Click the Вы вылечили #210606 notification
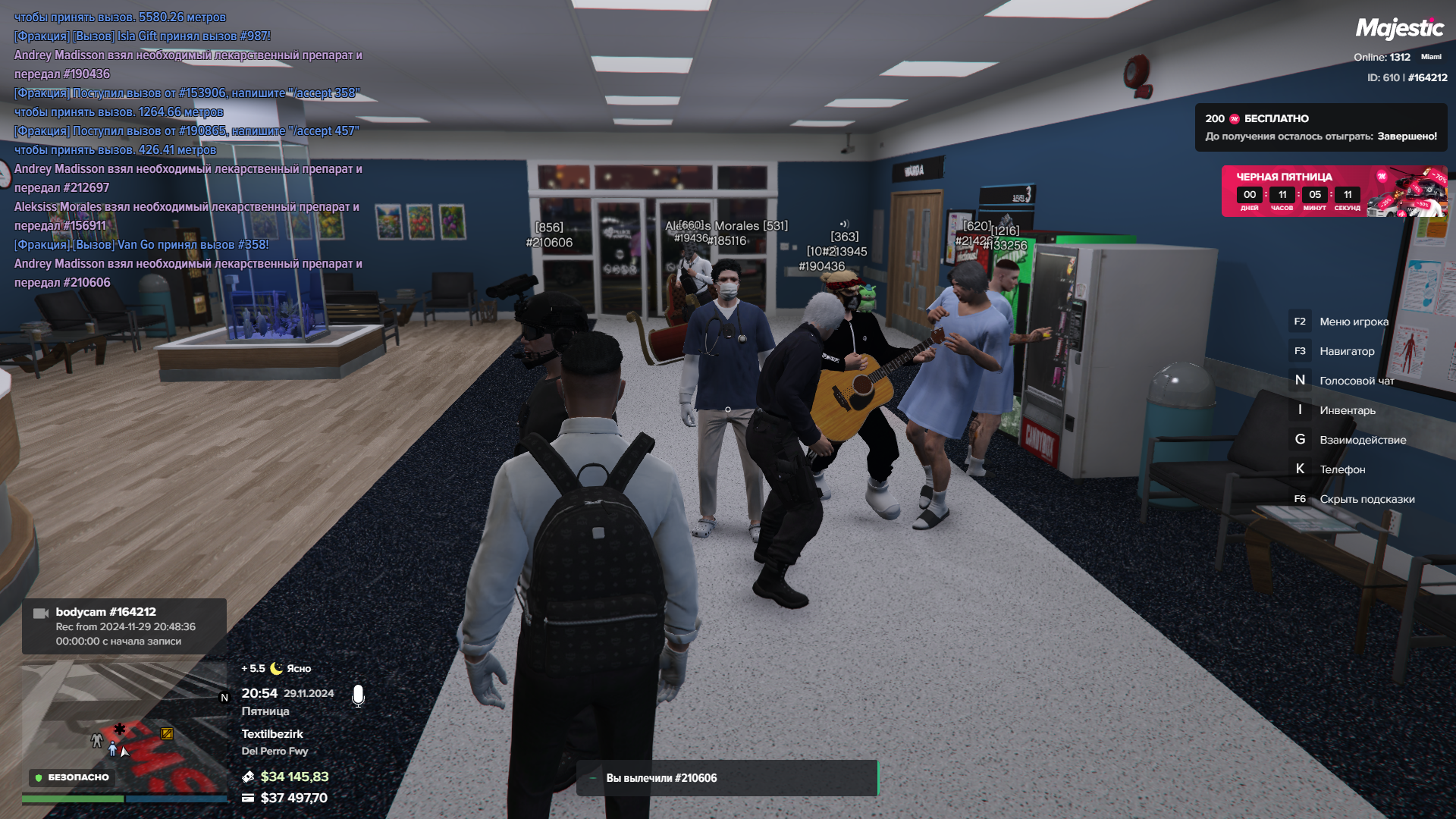1456x819 pixels. [x=726, y=778]
